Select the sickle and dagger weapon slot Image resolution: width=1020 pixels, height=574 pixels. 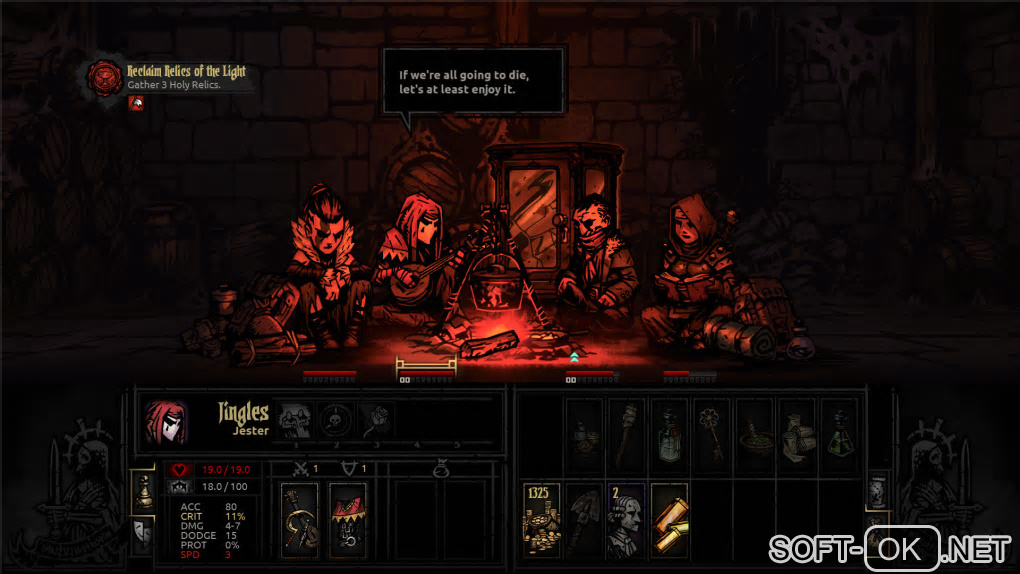pos(300,520)
